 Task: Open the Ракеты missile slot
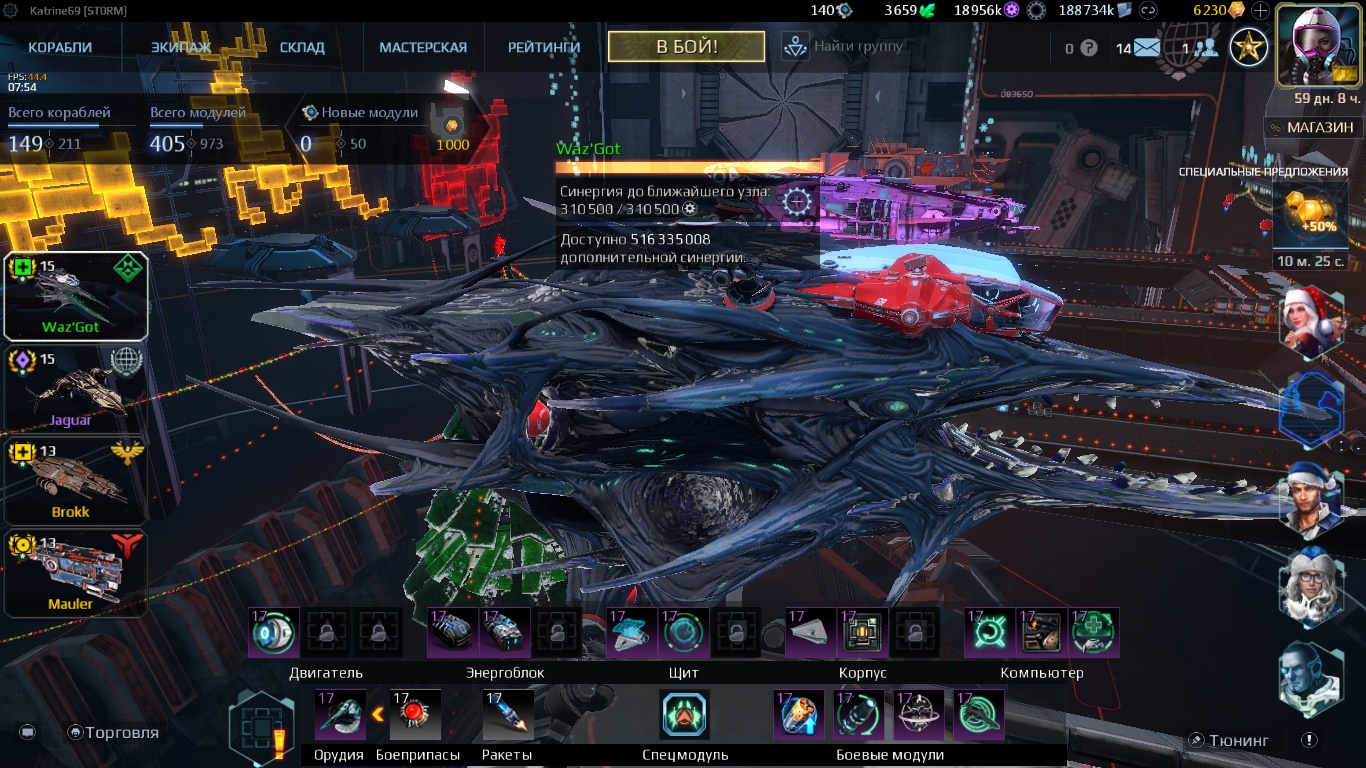point(508,715)
